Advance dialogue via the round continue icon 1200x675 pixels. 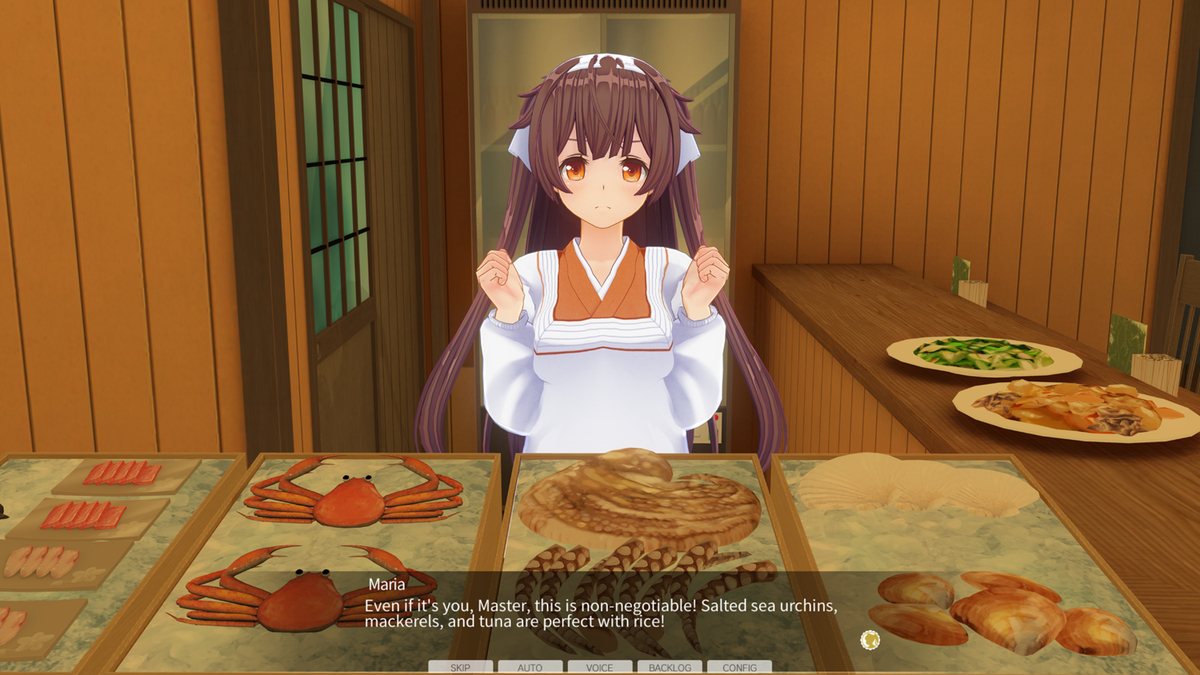click(x=870, y=639)
